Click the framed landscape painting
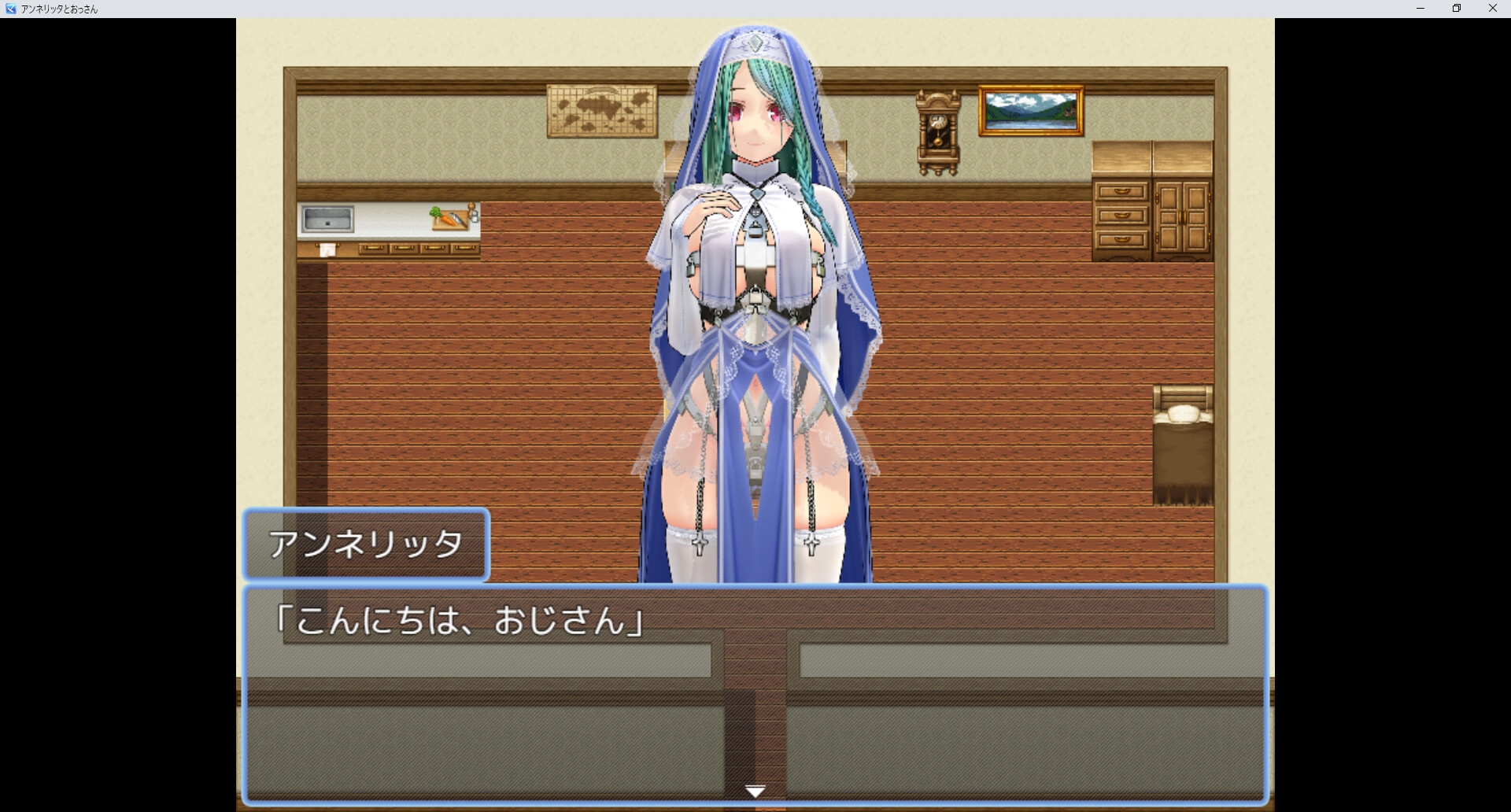 point(1031,110)
